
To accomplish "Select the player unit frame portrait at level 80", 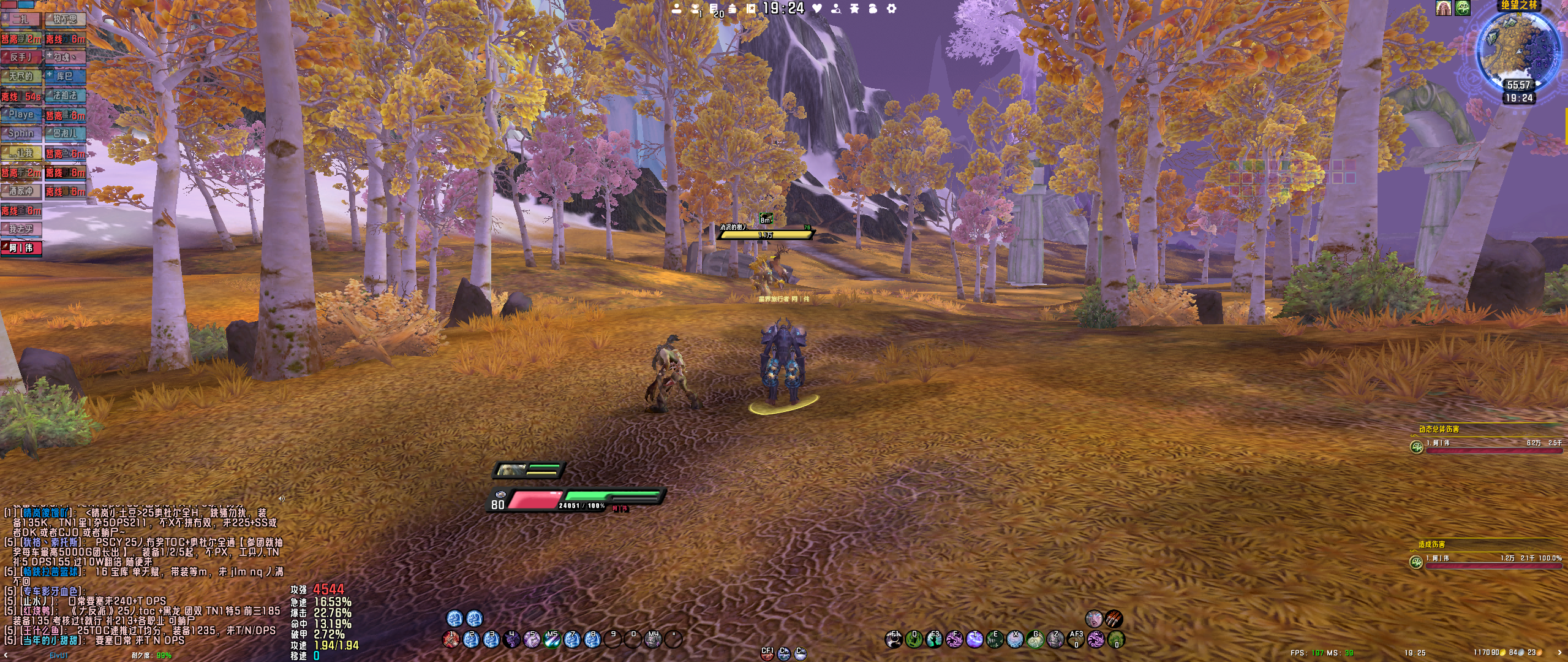I will coord(500,494).
